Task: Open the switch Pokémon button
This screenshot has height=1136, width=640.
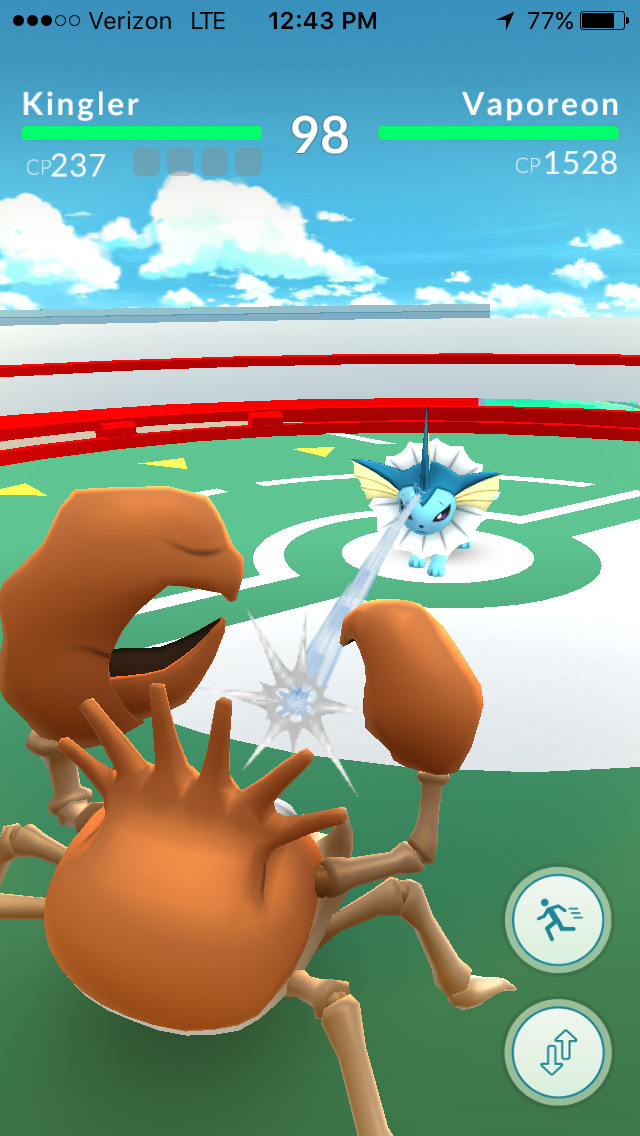Action: coord(557,1051)
